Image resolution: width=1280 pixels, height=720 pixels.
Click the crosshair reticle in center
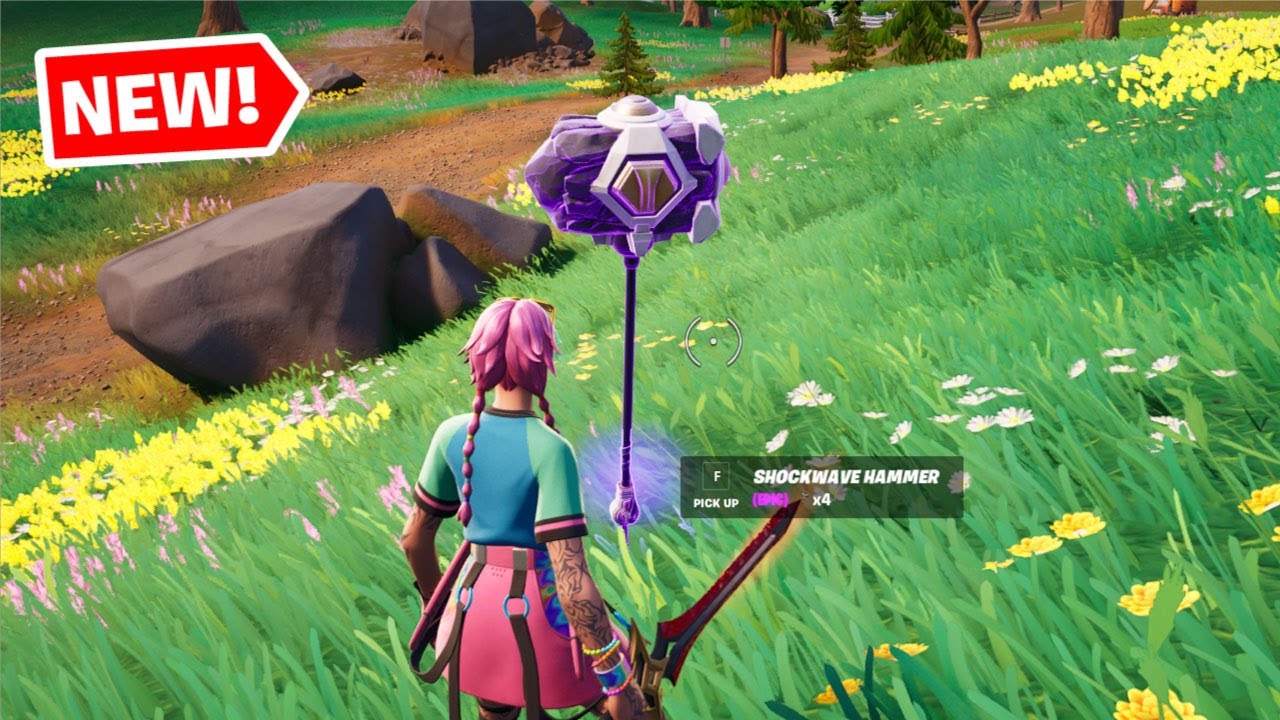(x=712, y=342)
